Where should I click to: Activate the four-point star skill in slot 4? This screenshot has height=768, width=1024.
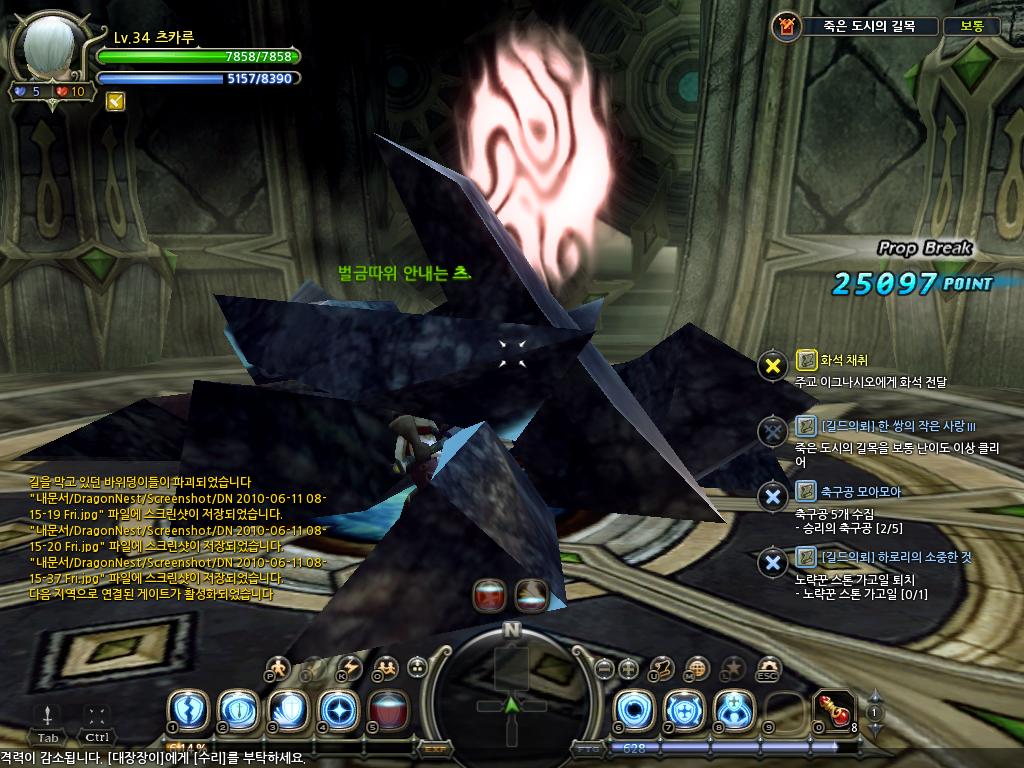pos(337,709)
